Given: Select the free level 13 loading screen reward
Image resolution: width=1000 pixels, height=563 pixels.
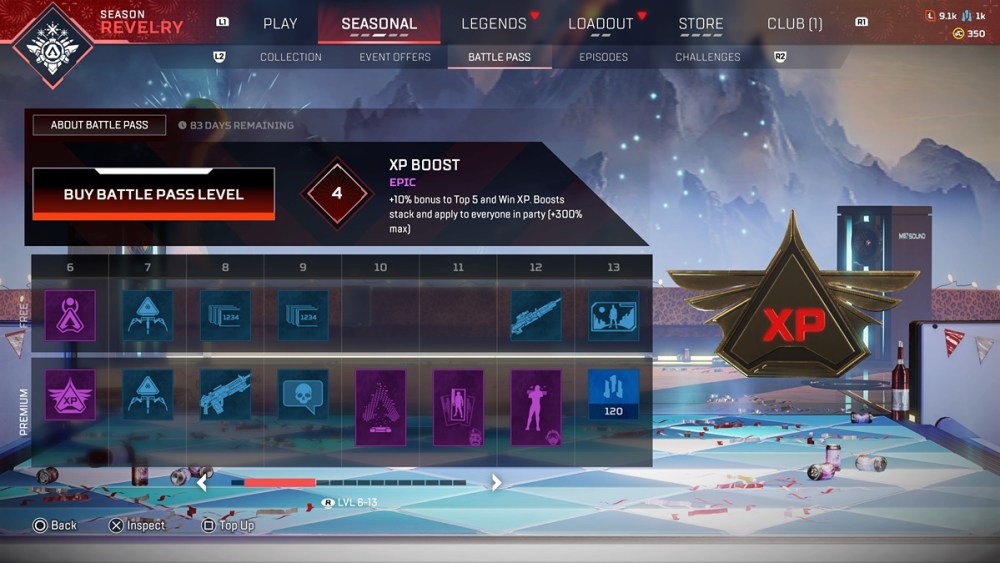Looking at the screenshot, I should tap(613, 316).
